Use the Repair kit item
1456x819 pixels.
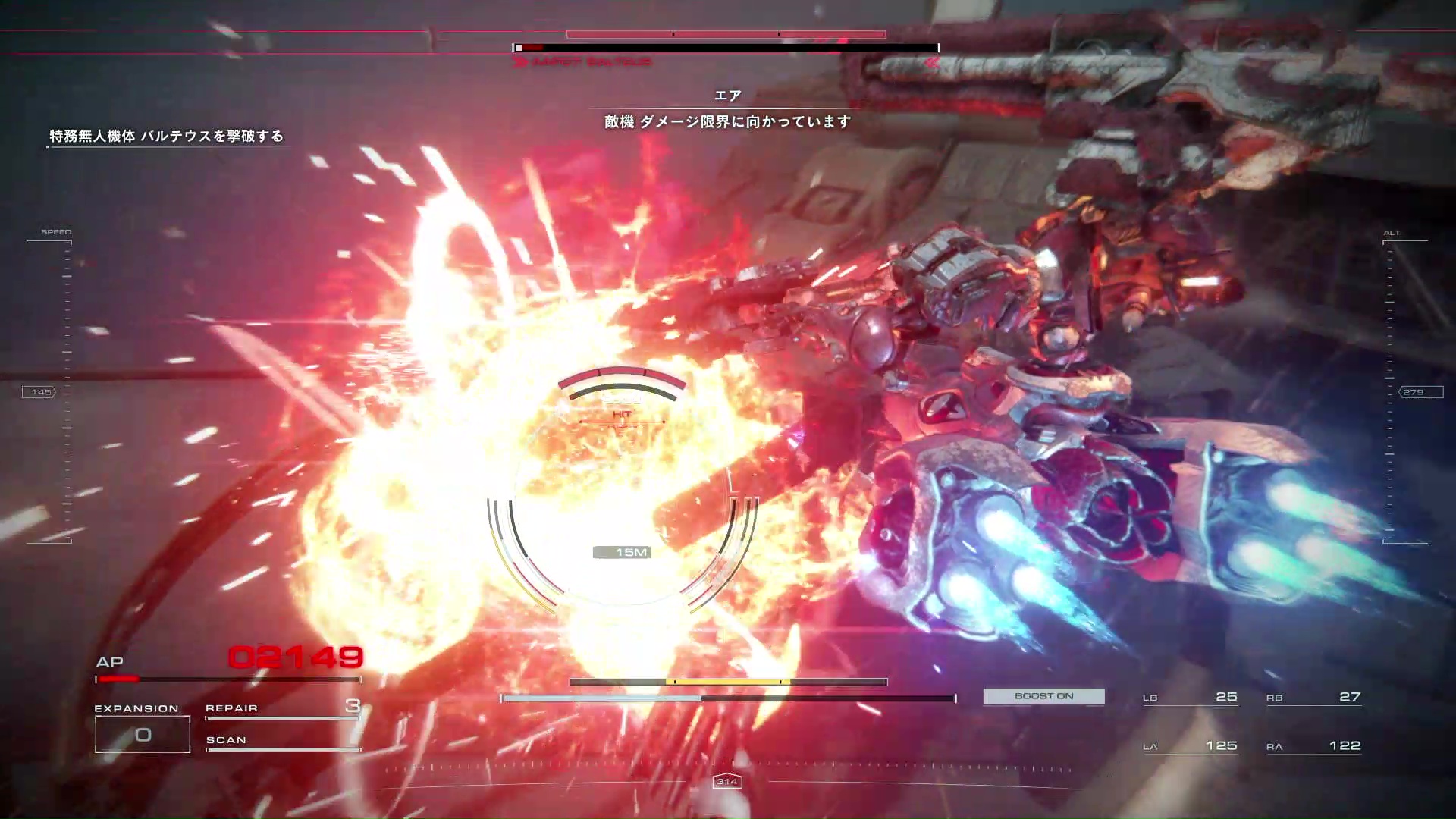coord(281,708)
